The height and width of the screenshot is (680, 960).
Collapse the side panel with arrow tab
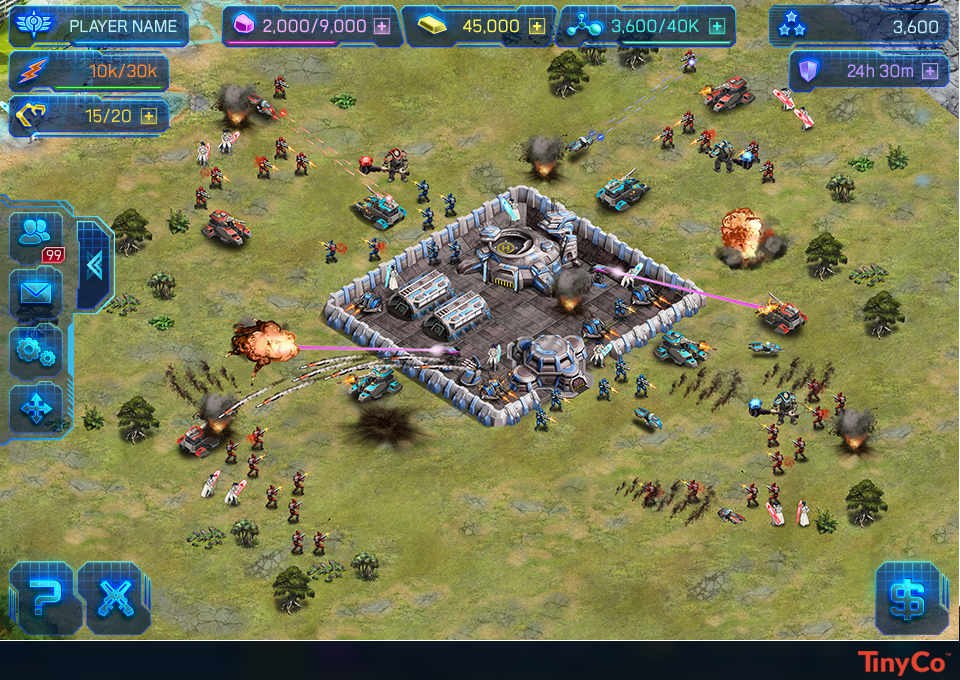pyautogui.click(x=95, y=265)
